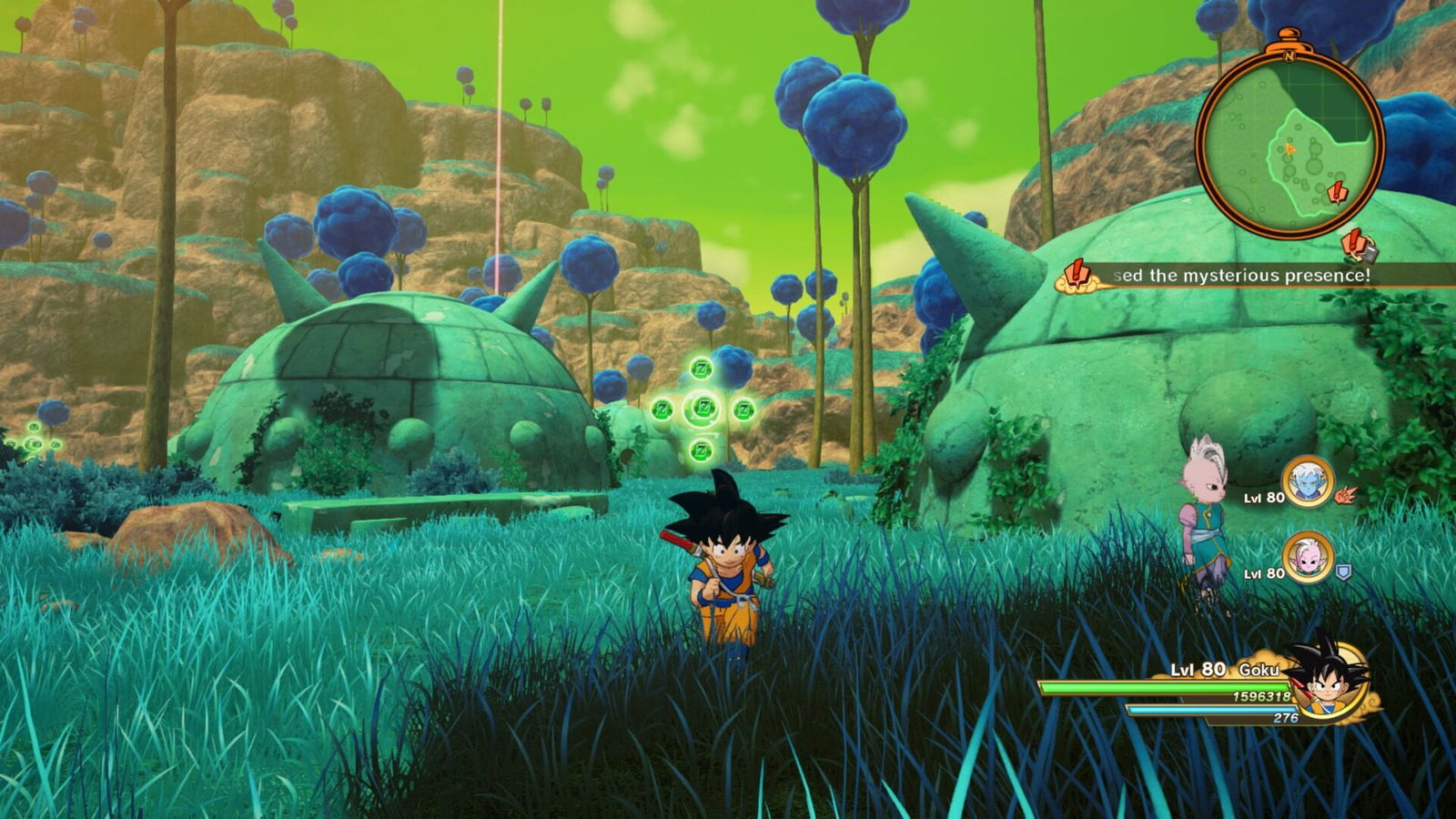Select the red quest marker on minimap

[x=1338, y=193]
